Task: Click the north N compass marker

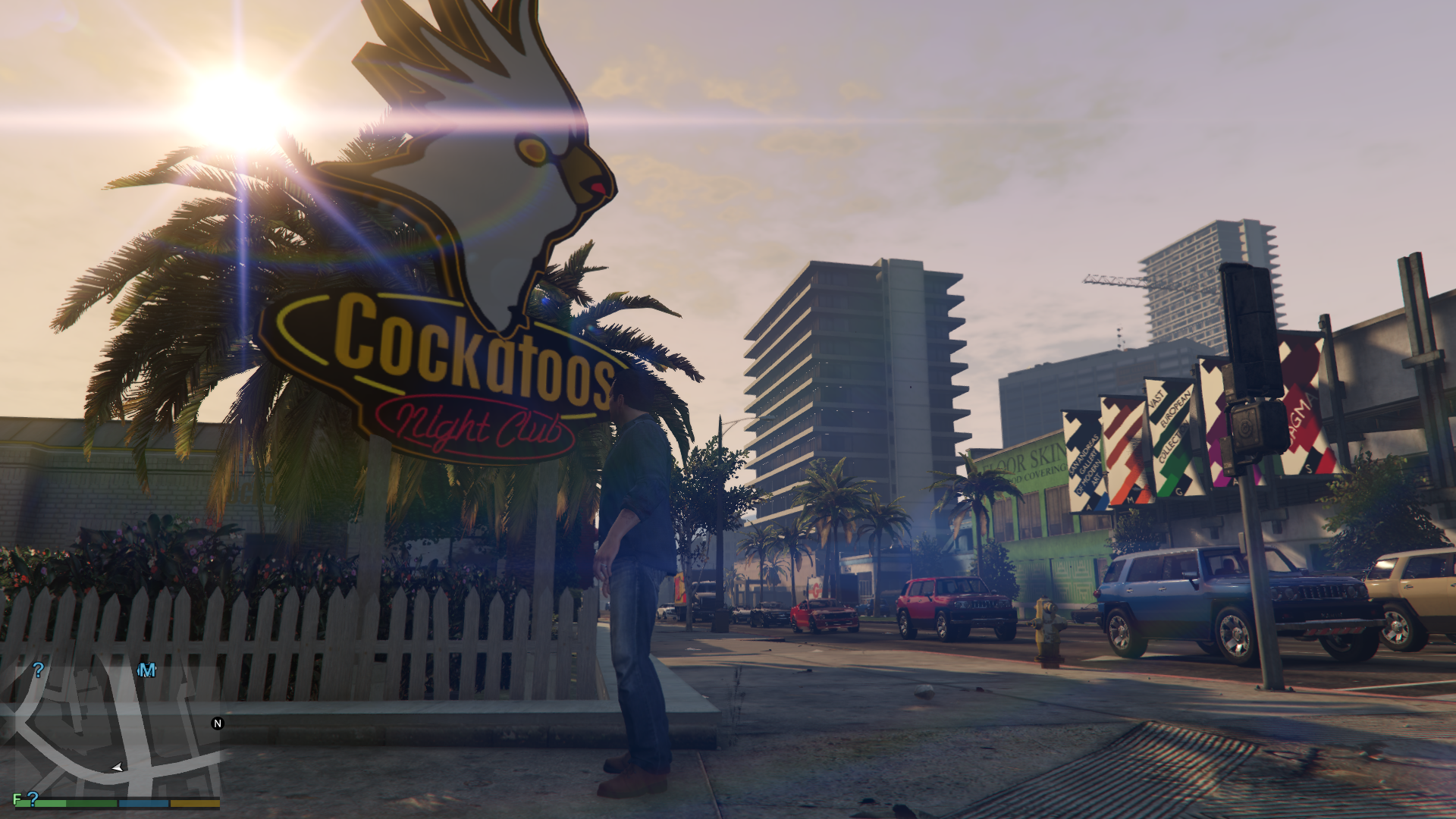Action: coord(218,723)
